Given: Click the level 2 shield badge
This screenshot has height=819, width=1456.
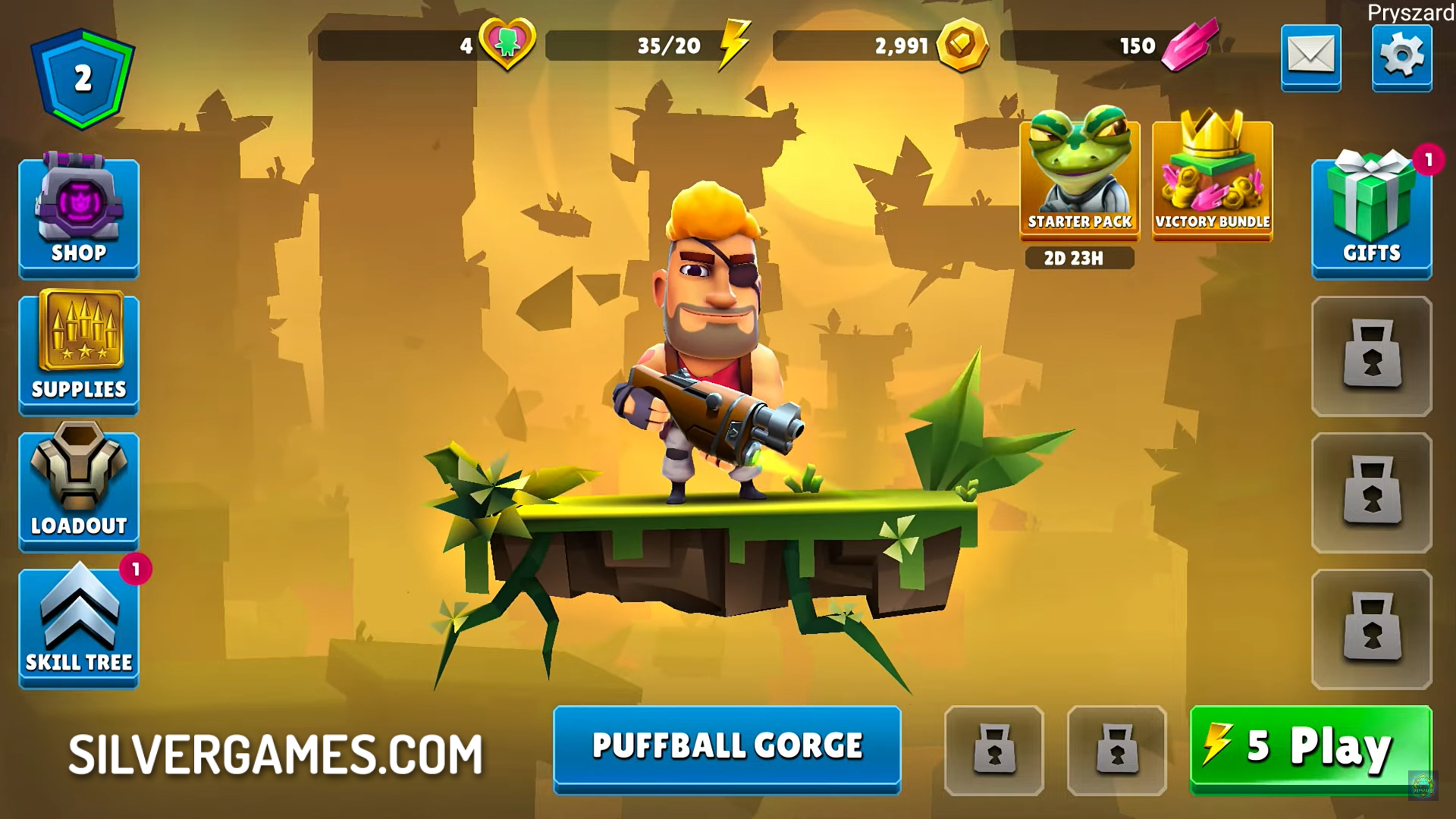Looking at the screenshot, I should [83, 78].
